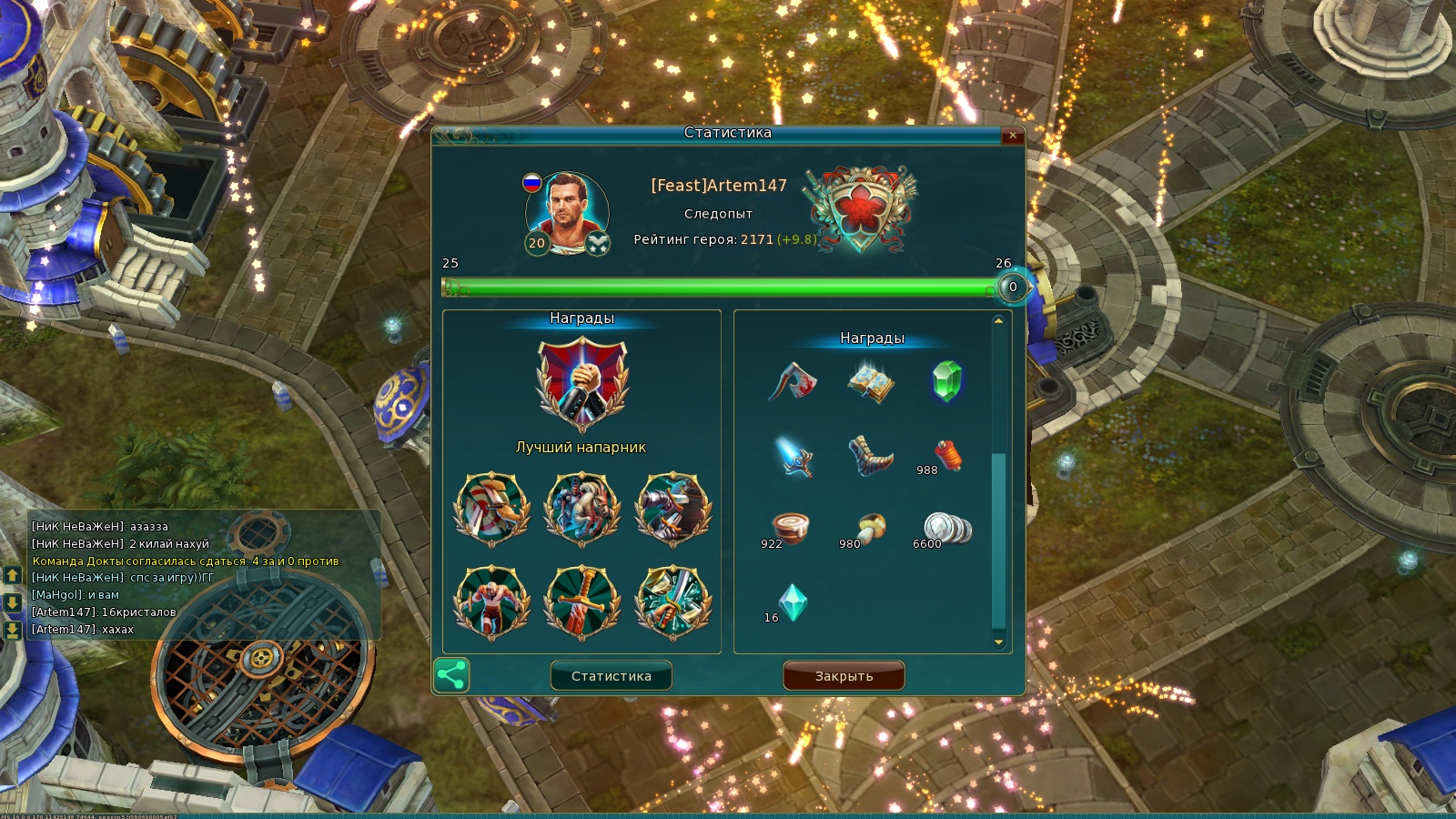1456x819 pixels.
Task: Inspect the armored boot reward
Action: pyautogui.click(x=870, y=455)
